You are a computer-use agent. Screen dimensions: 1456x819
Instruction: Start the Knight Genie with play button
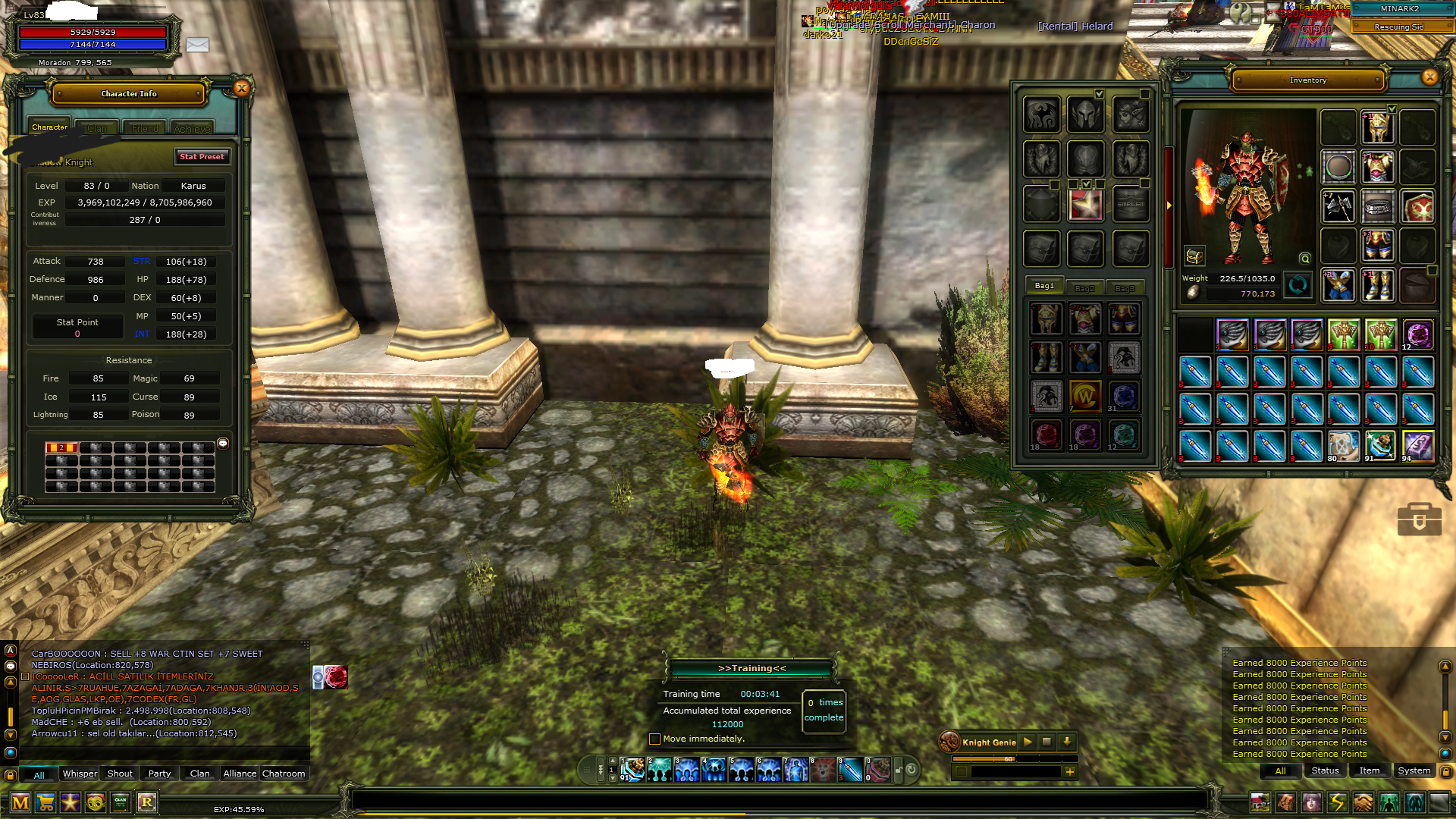click(1028, 742)
